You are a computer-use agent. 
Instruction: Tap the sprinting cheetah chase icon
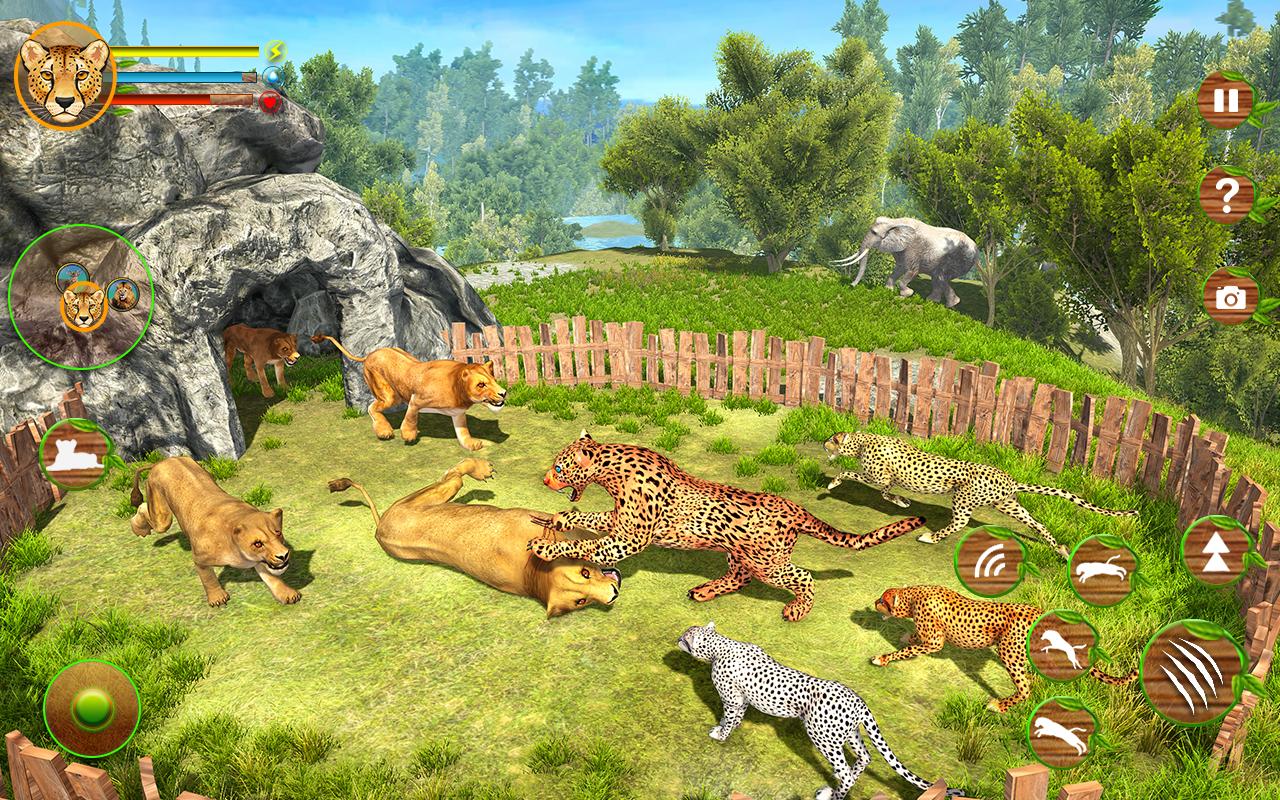[x=1105, y=565]
